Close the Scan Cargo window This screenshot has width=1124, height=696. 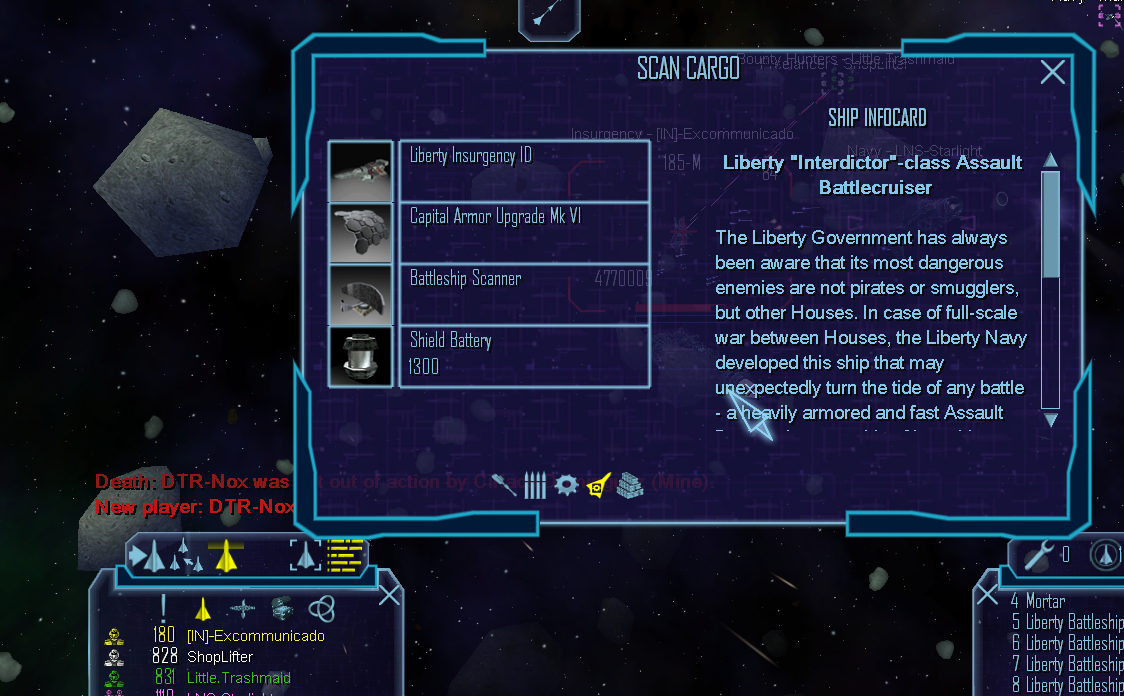coord(1052,72)
